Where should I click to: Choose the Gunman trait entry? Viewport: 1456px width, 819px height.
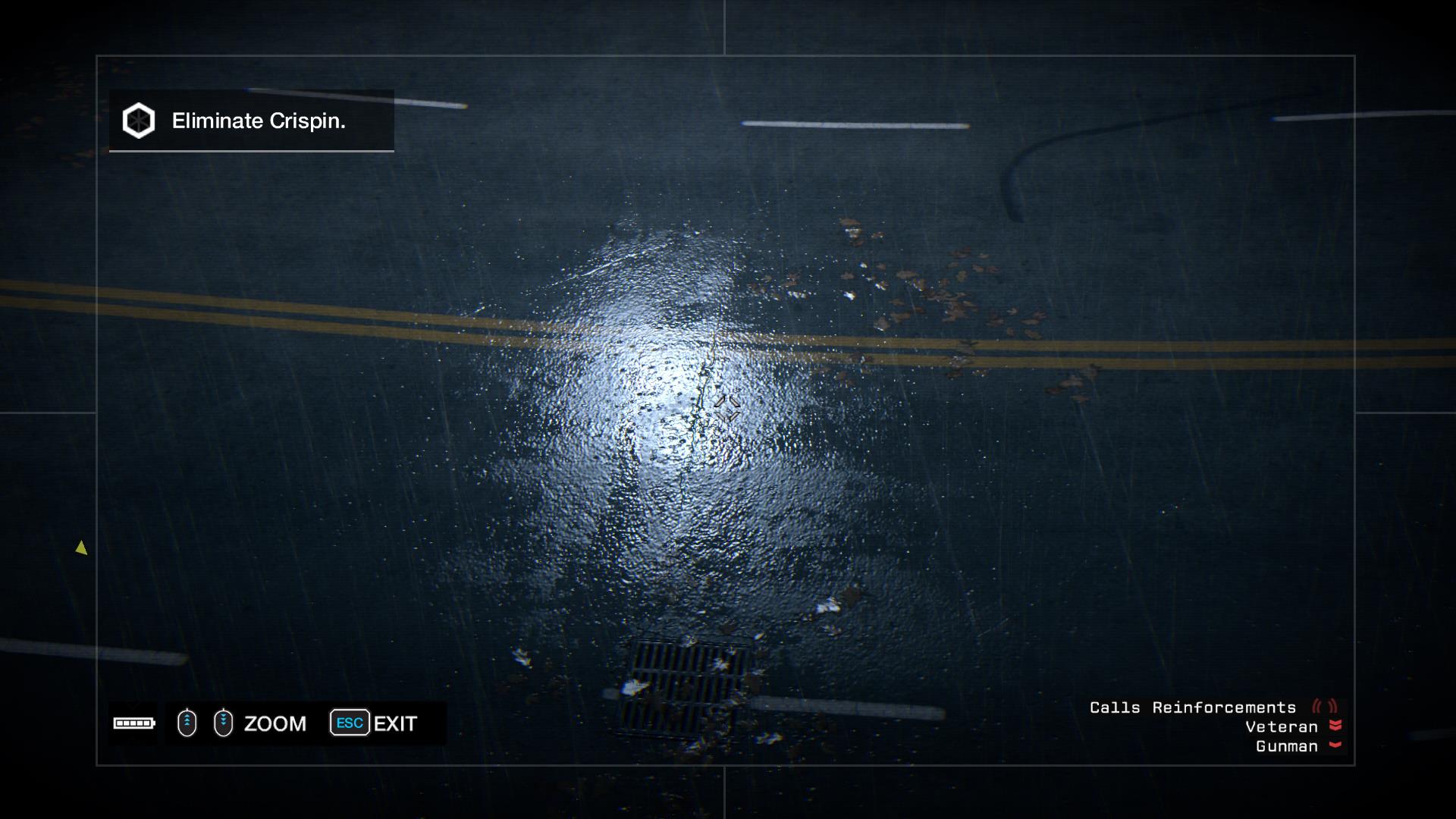pyautogui.click(x=1287, y=746)
